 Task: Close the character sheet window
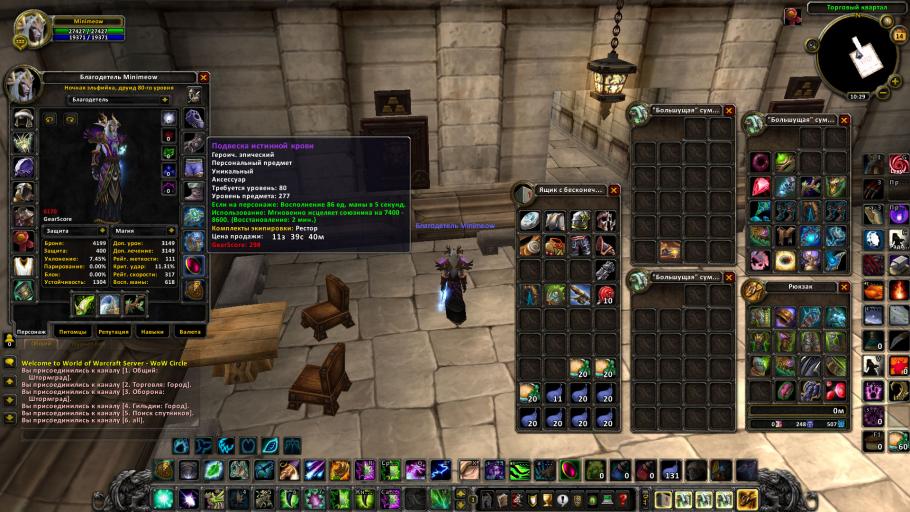click(204, 77)
